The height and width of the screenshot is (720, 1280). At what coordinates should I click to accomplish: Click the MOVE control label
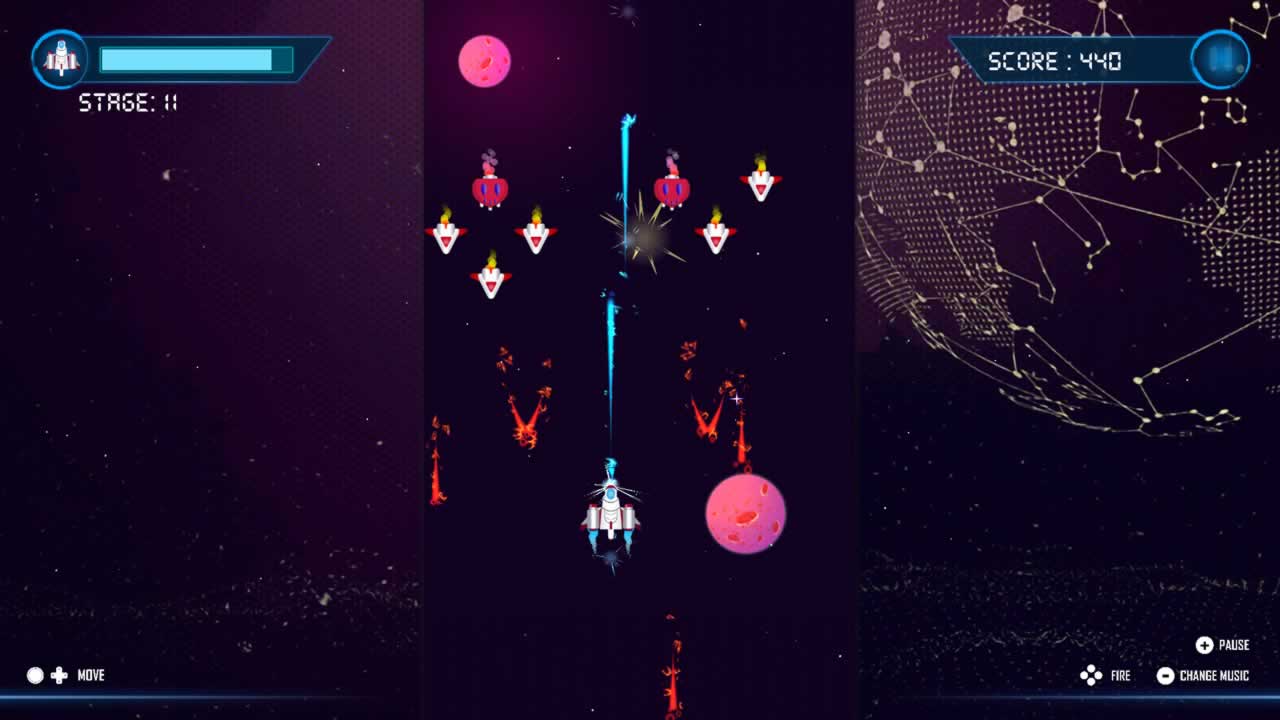[x=91, y=675]
